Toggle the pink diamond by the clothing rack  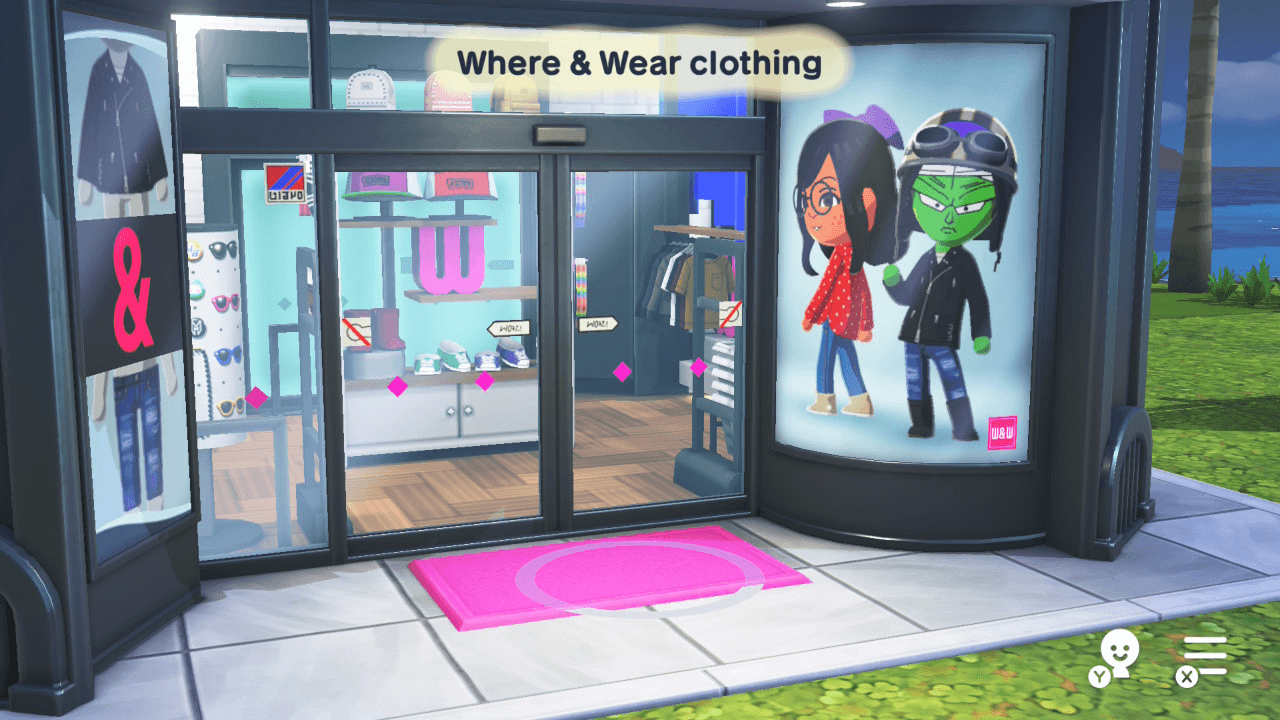[x=697, y=368]
